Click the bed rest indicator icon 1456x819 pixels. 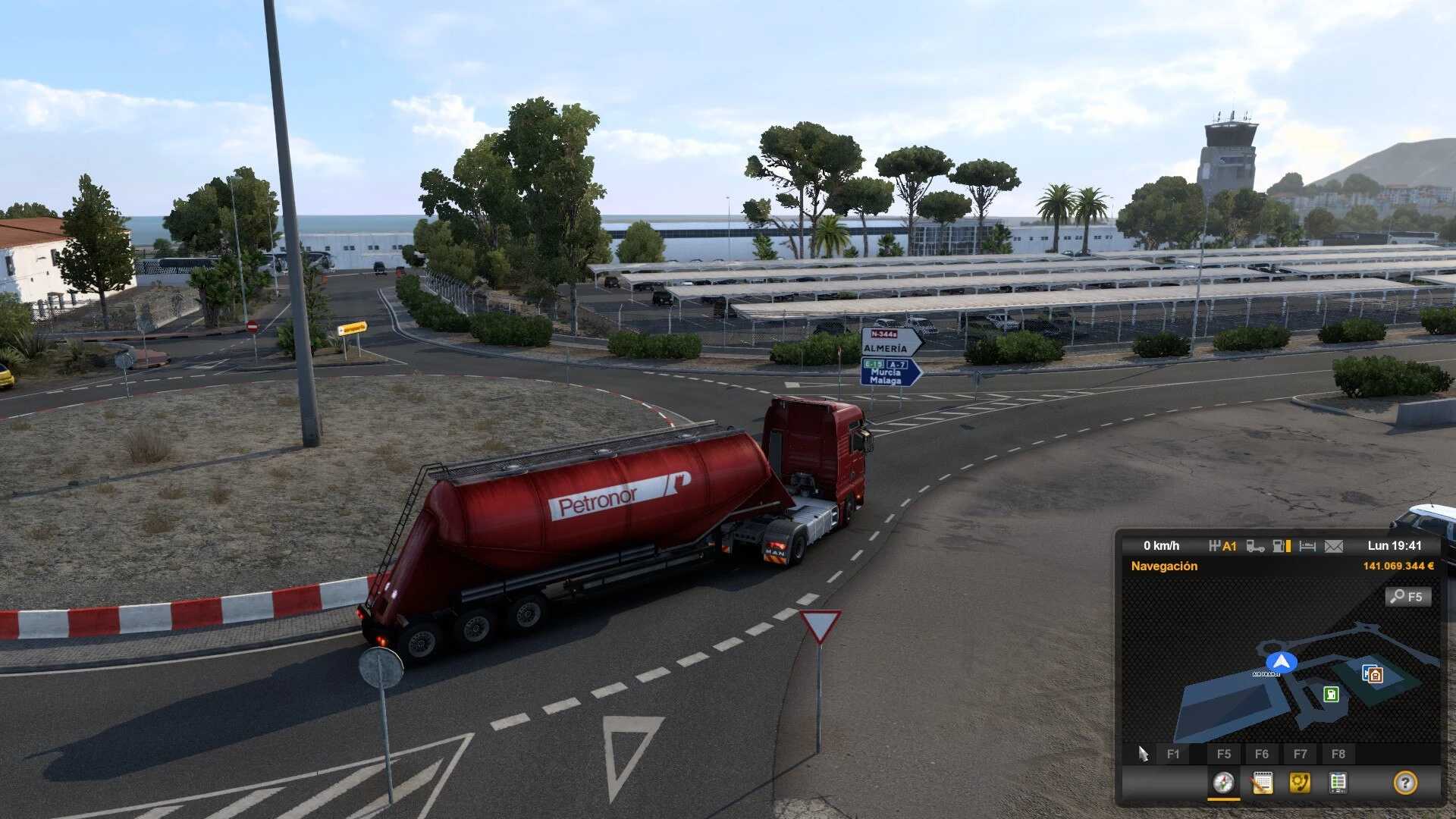click(1307, 546)
